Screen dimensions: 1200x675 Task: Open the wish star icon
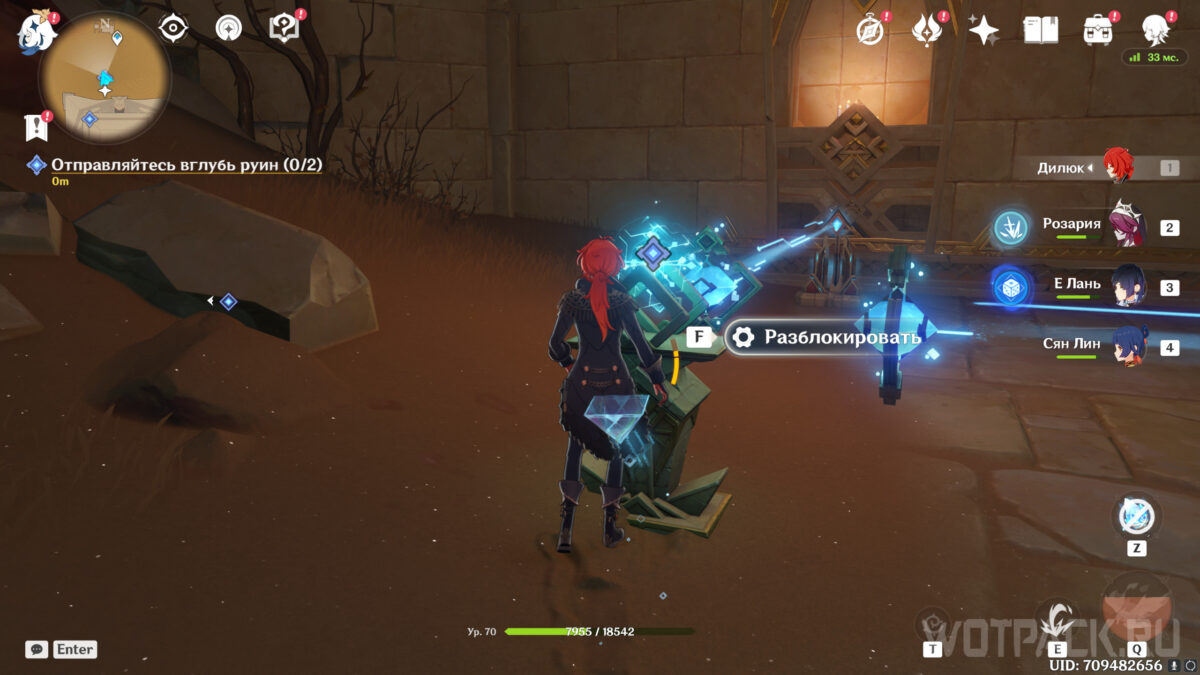point(984,30)
